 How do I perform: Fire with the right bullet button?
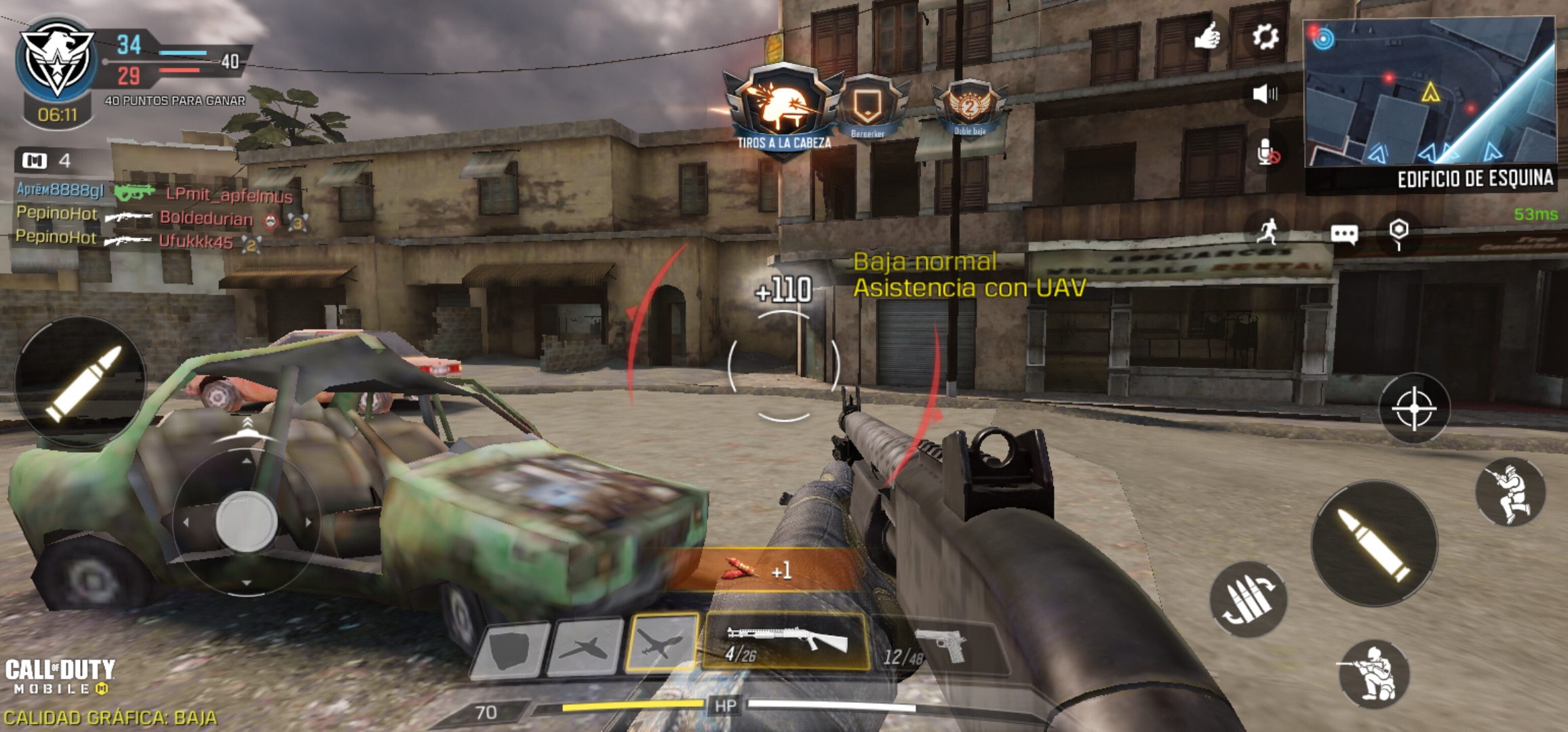[1375, 544]
